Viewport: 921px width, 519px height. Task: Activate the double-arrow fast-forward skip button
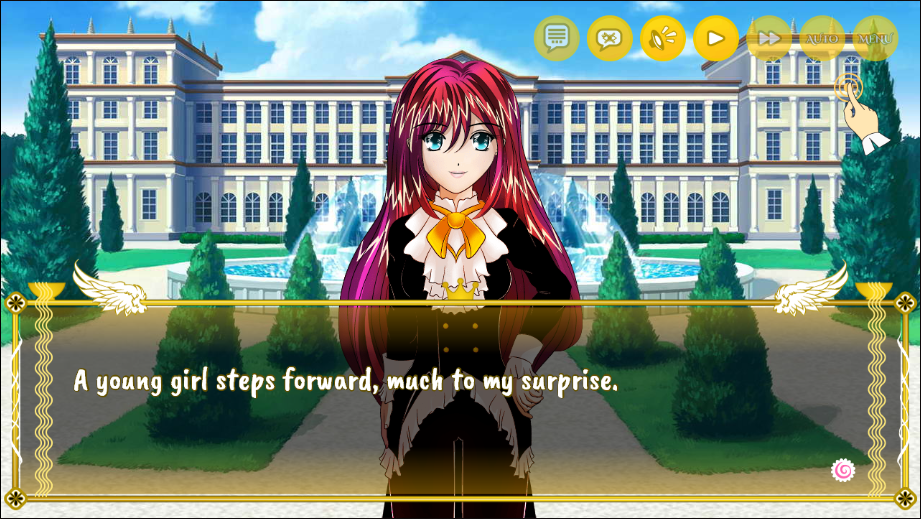769,39
